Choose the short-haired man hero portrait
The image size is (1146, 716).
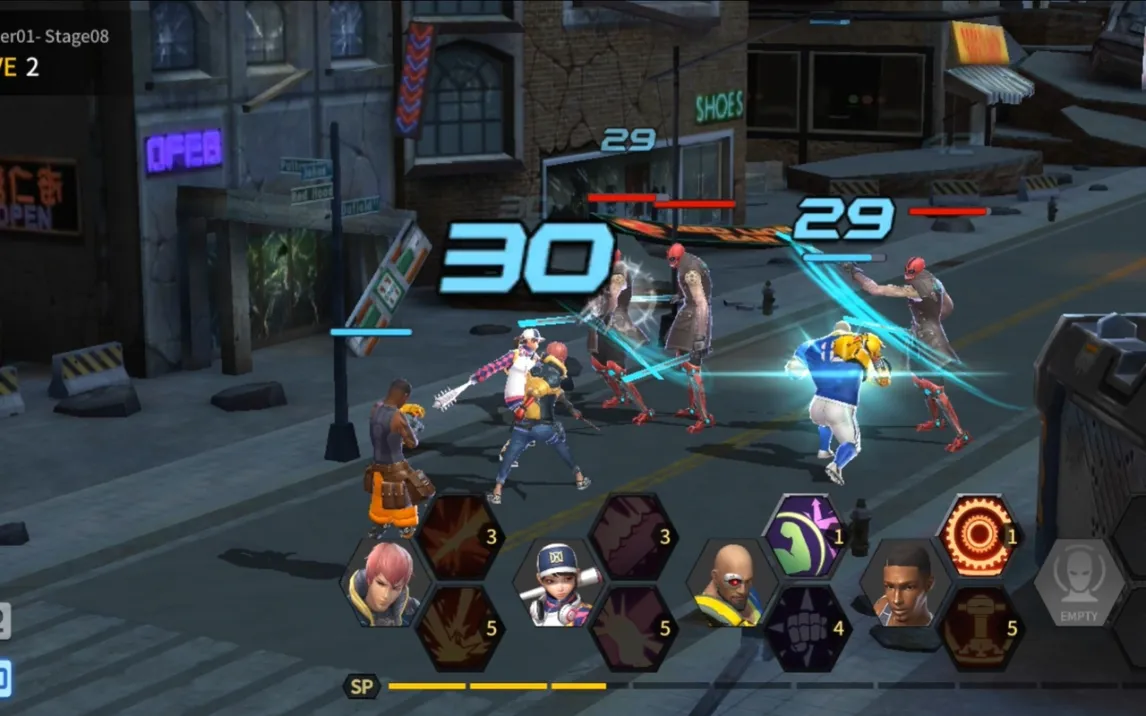(905, 583)
